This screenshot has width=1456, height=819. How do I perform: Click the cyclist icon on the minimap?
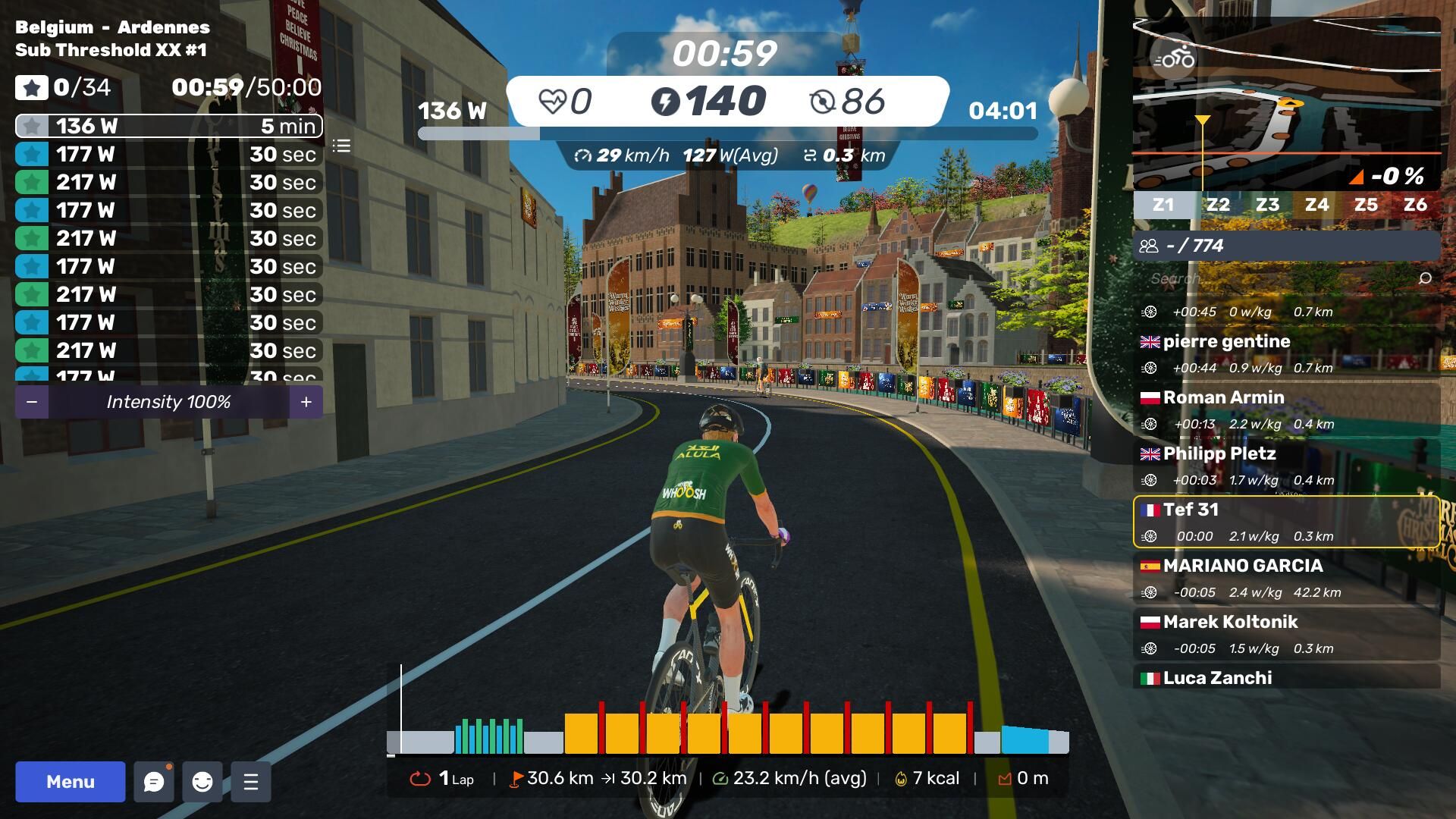point(1174,58)
